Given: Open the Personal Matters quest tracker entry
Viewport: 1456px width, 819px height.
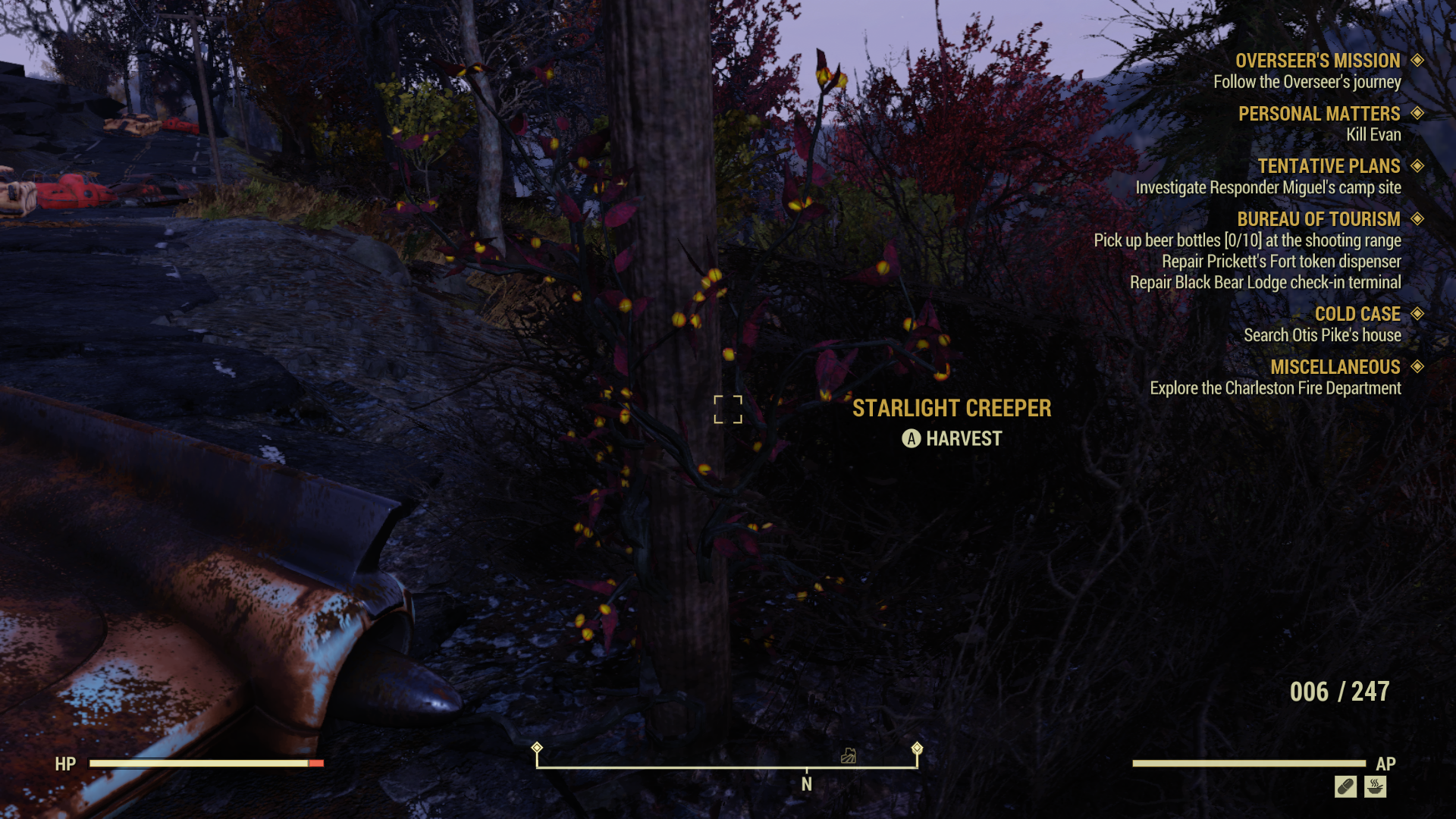Looking at the screenshot, I should 1319,114.
